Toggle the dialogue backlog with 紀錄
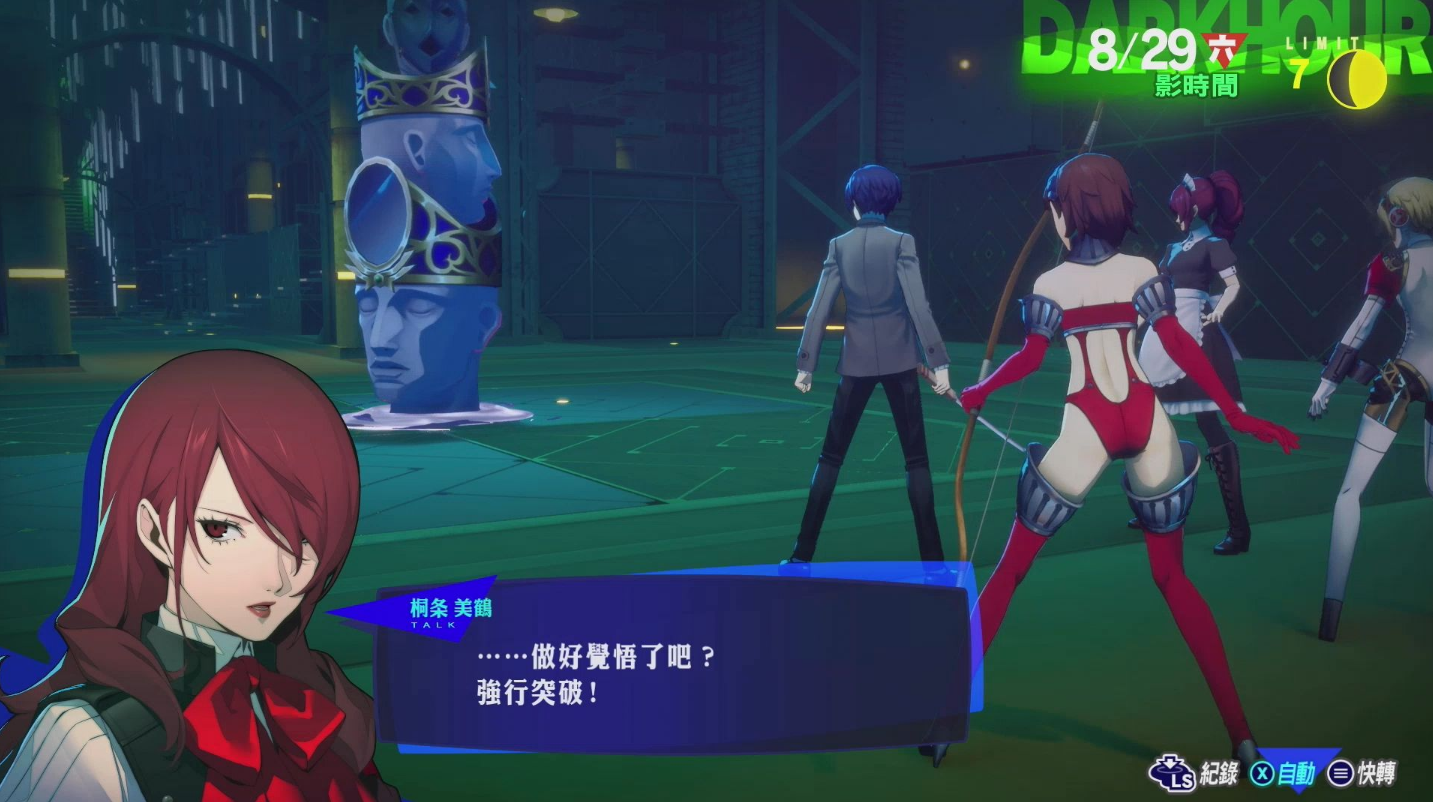1433x802 pixels. tap(1222, 775)
